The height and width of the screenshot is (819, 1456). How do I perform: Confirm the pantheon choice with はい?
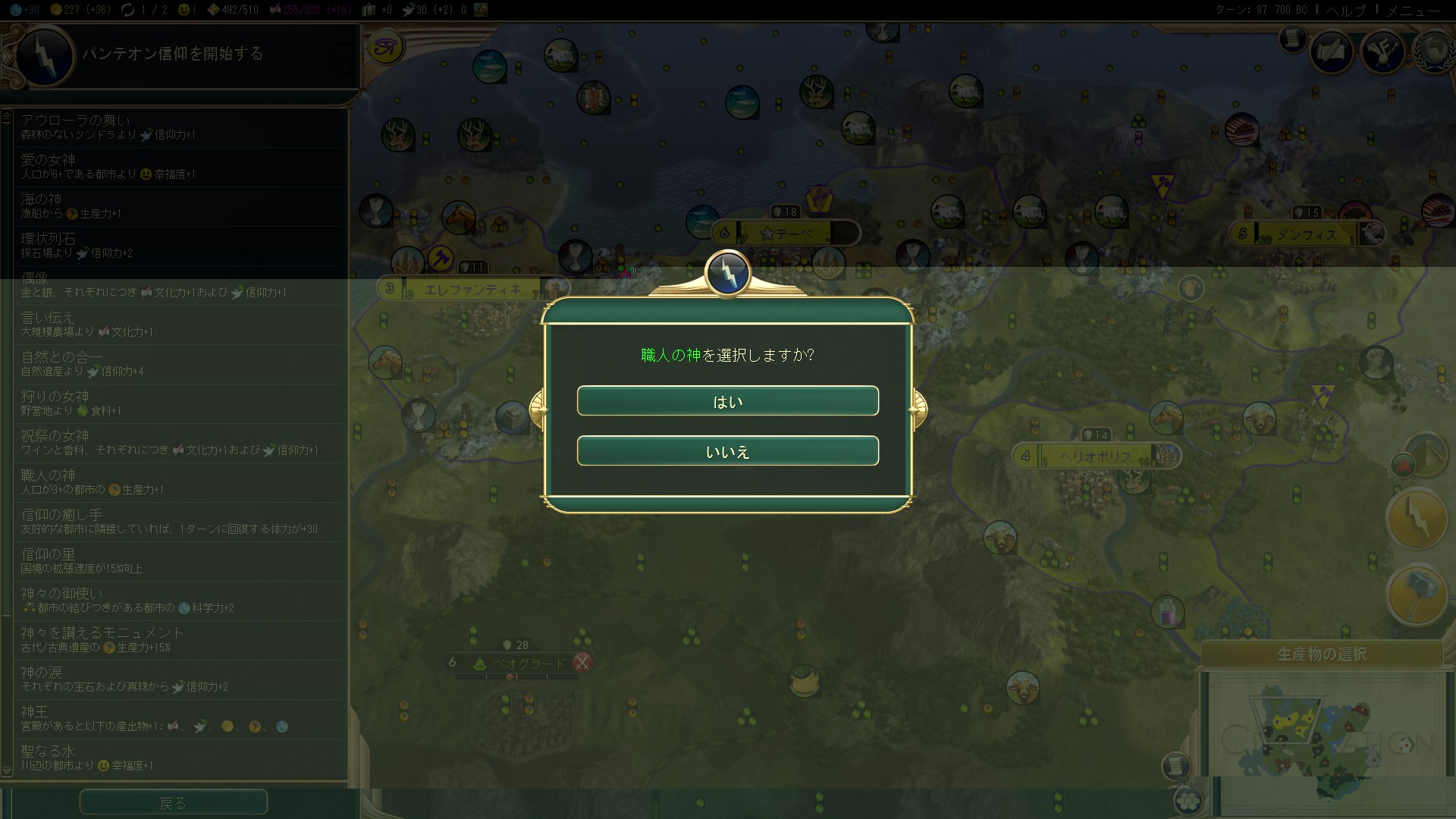727,401
